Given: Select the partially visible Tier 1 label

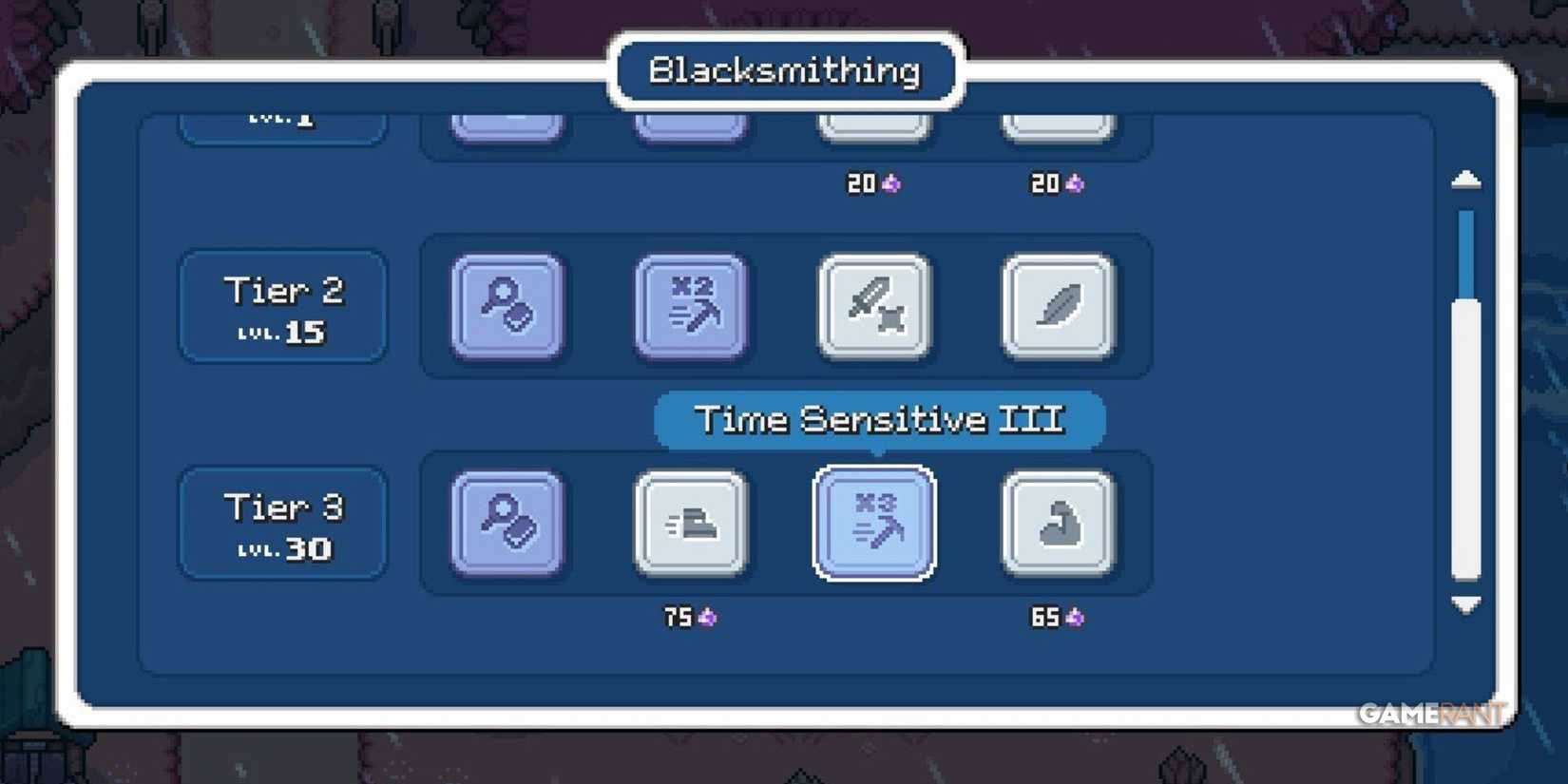Looking at the screenshot, I should click(x=281, y=119).
